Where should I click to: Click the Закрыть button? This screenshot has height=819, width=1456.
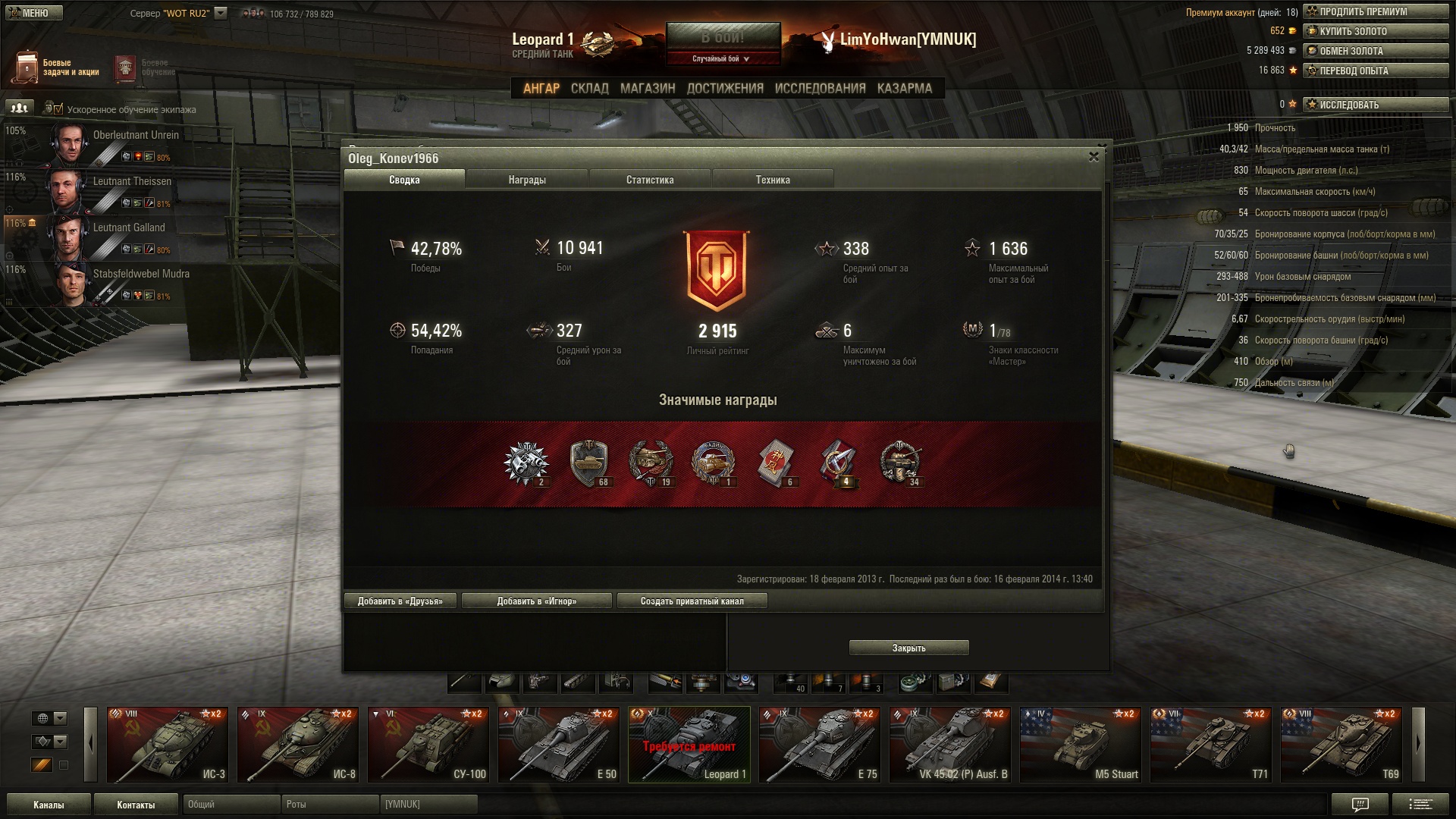click(x=908, y=648)
